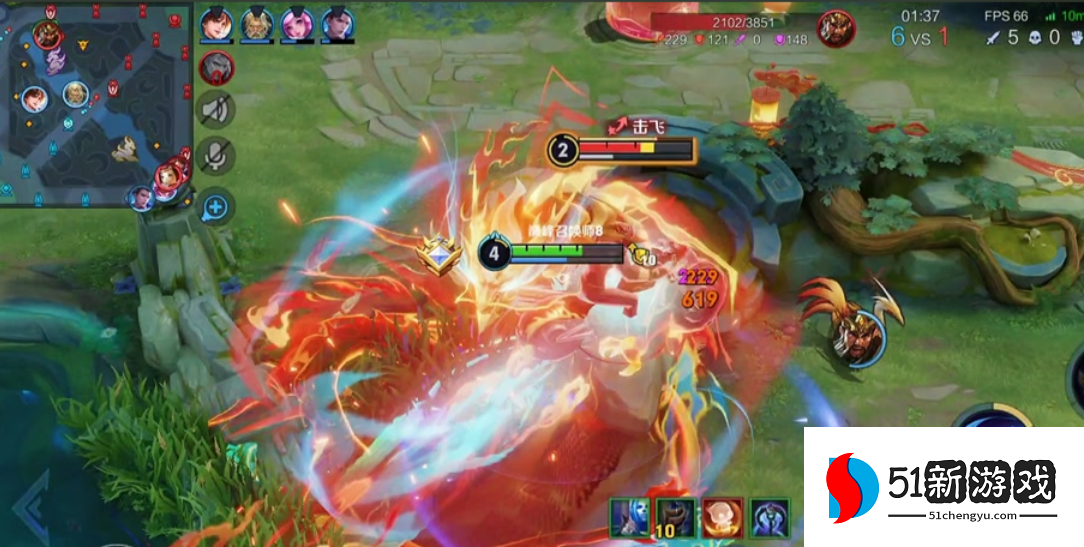Select the brown-haired teammate portrait
The width and height of the screenshot is (1084, 547).
(x=215, y=23)
